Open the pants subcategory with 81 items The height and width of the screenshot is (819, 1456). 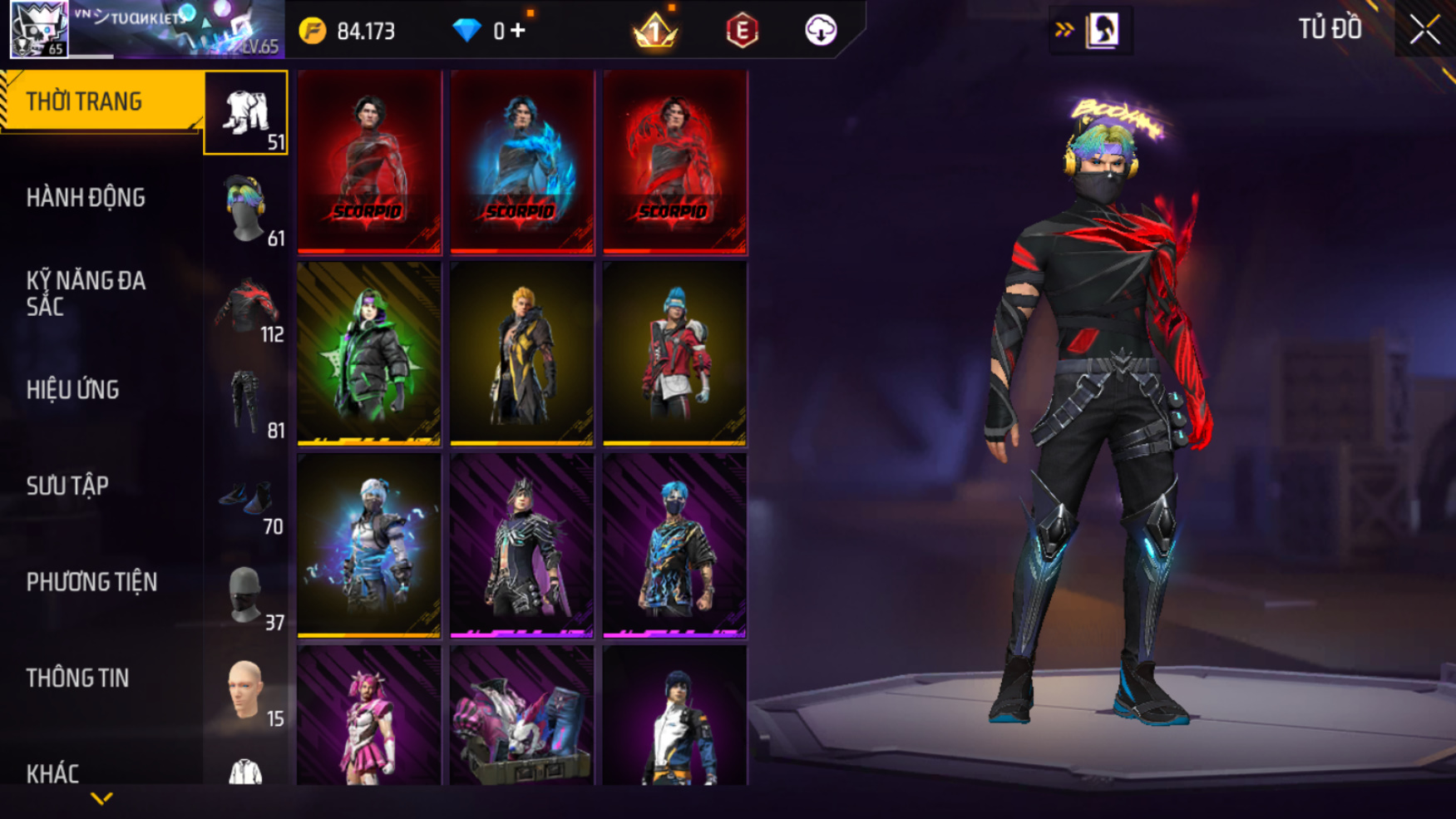click(x=246, y=402)
